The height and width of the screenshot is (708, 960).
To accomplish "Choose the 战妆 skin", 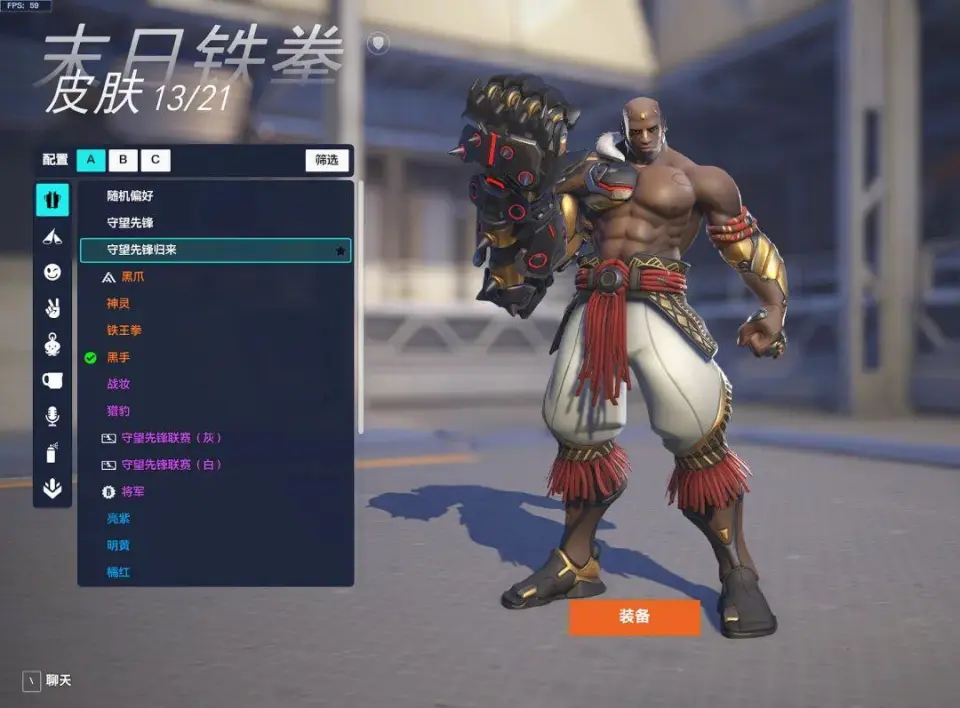I will [x=119, y=384].
